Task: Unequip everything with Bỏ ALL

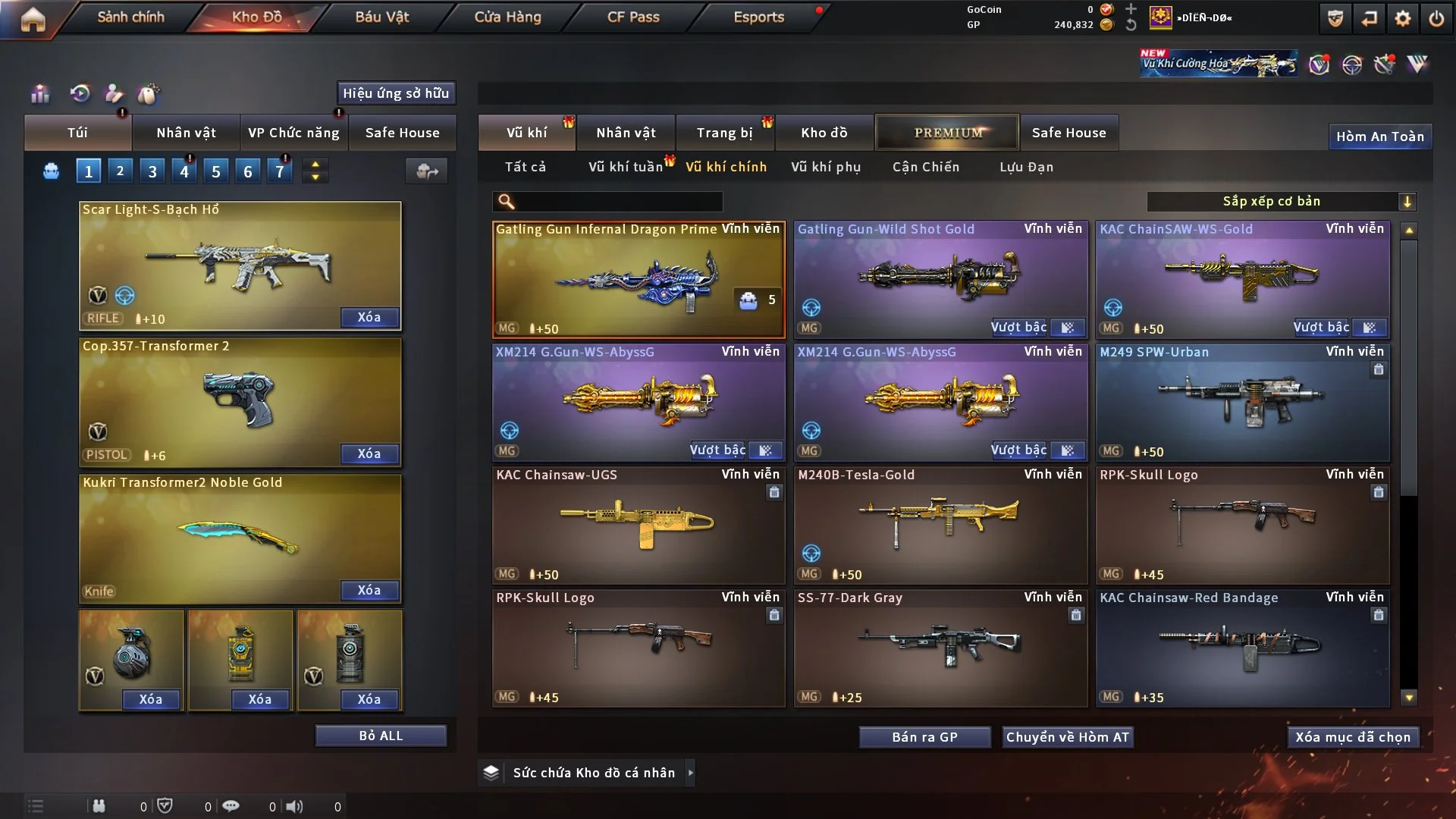Action: click(x=381, y=736)
